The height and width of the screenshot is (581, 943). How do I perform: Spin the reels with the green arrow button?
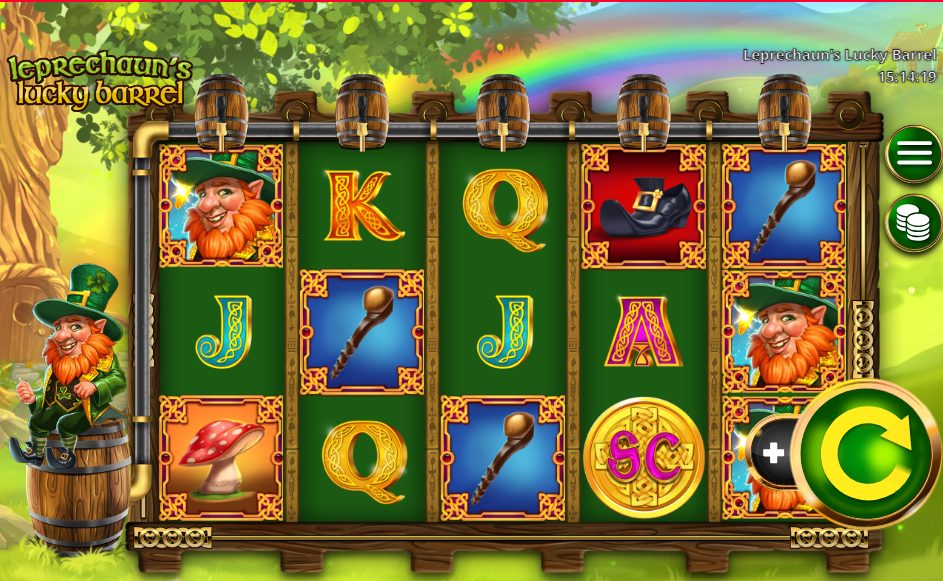(x=866, y=455)
